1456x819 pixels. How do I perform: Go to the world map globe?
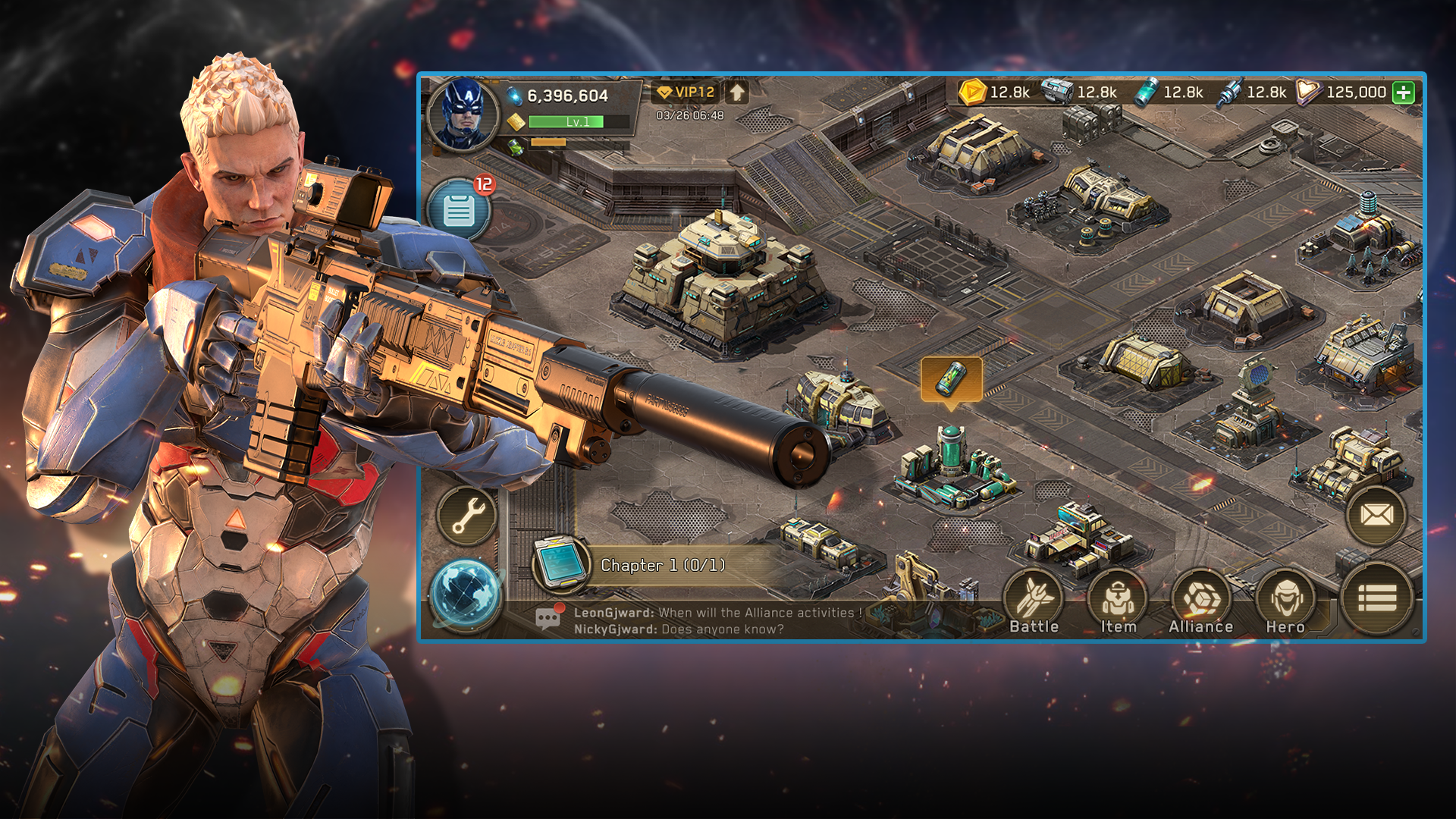point(466,595)
